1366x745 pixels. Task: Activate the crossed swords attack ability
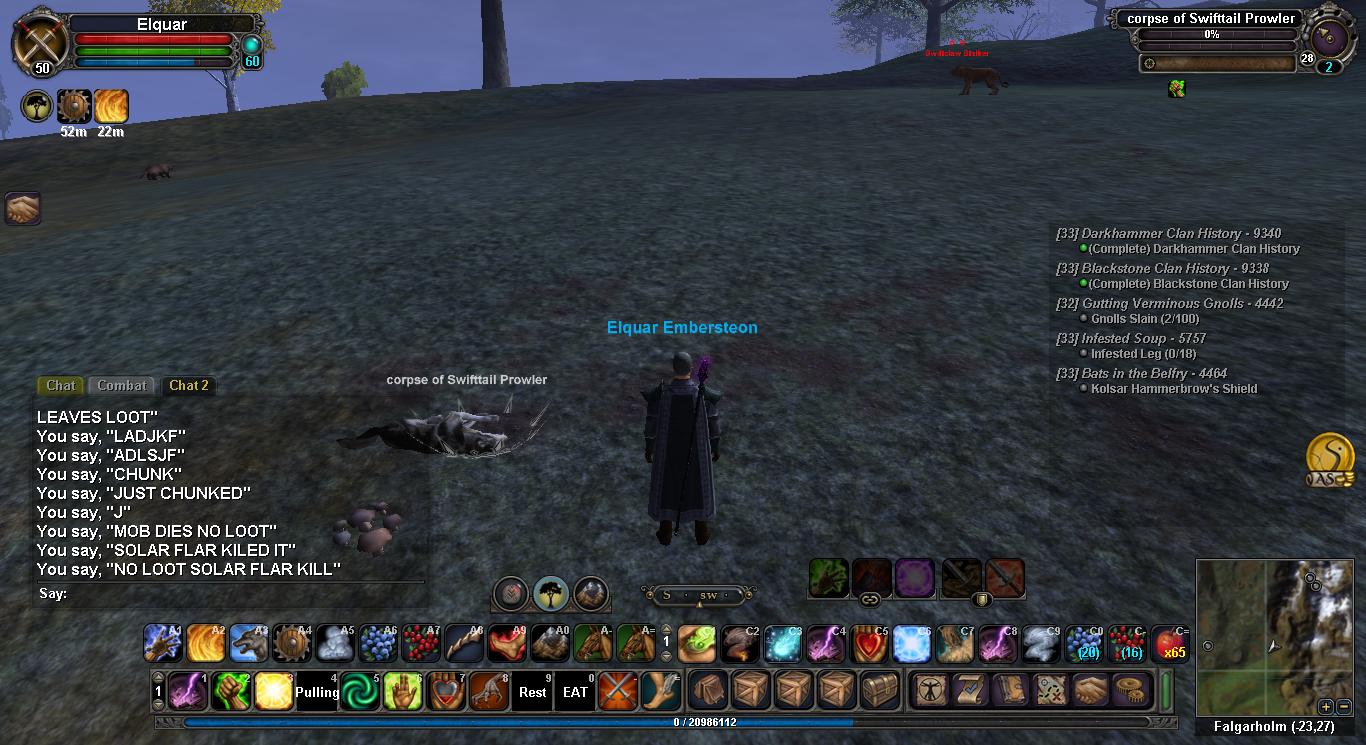coord(618,691)
